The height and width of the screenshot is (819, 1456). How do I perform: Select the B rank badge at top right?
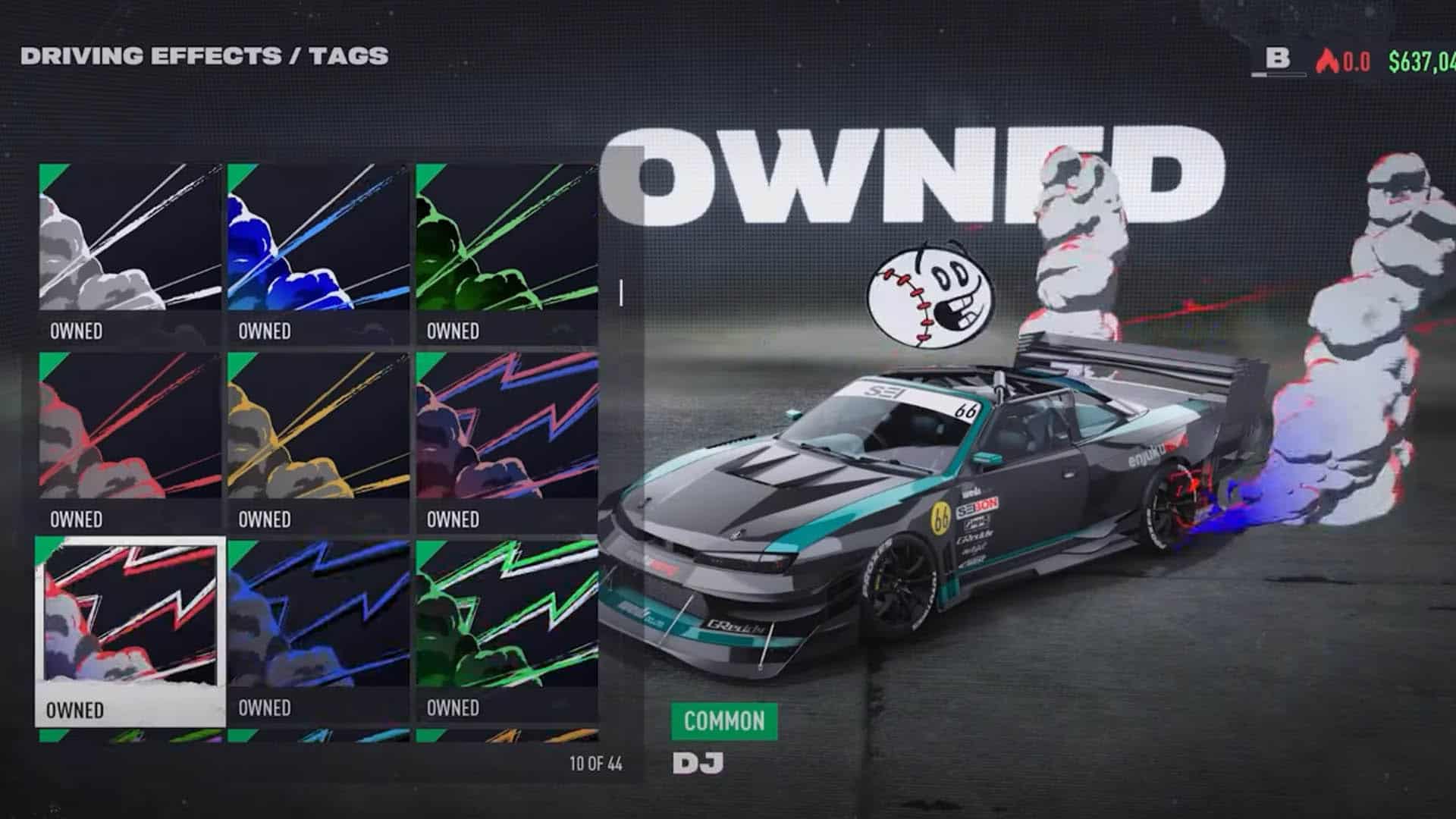1280,55
